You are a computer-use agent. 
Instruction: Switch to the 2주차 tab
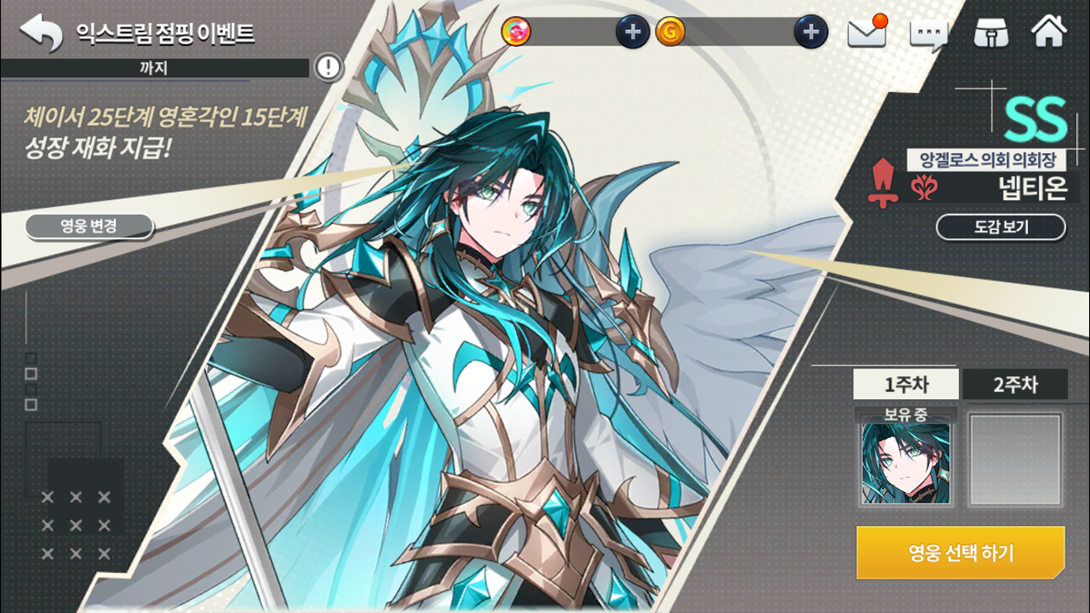point(1015,385)
